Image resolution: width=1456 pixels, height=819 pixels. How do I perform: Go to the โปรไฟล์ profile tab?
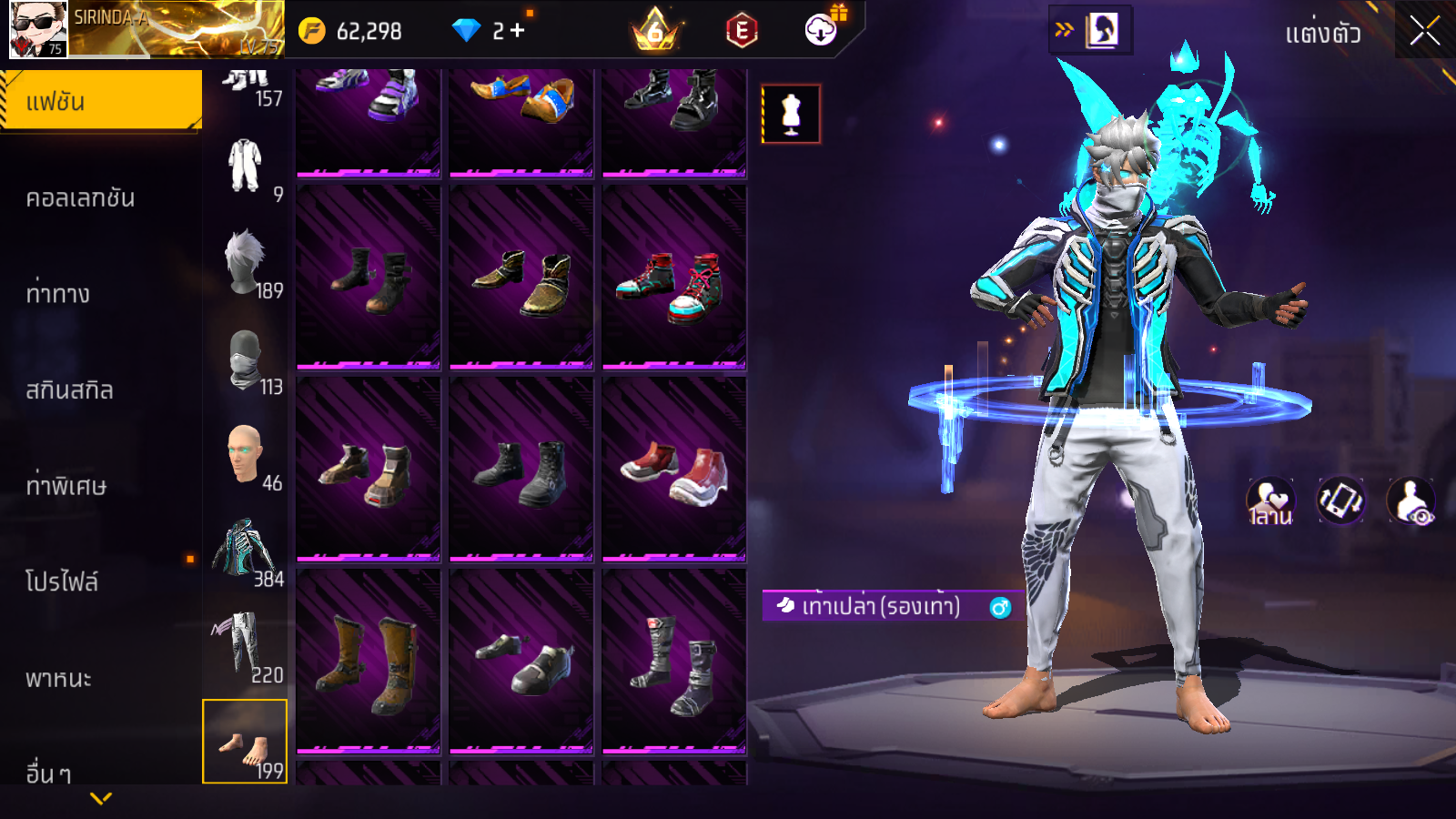[62, 582]
